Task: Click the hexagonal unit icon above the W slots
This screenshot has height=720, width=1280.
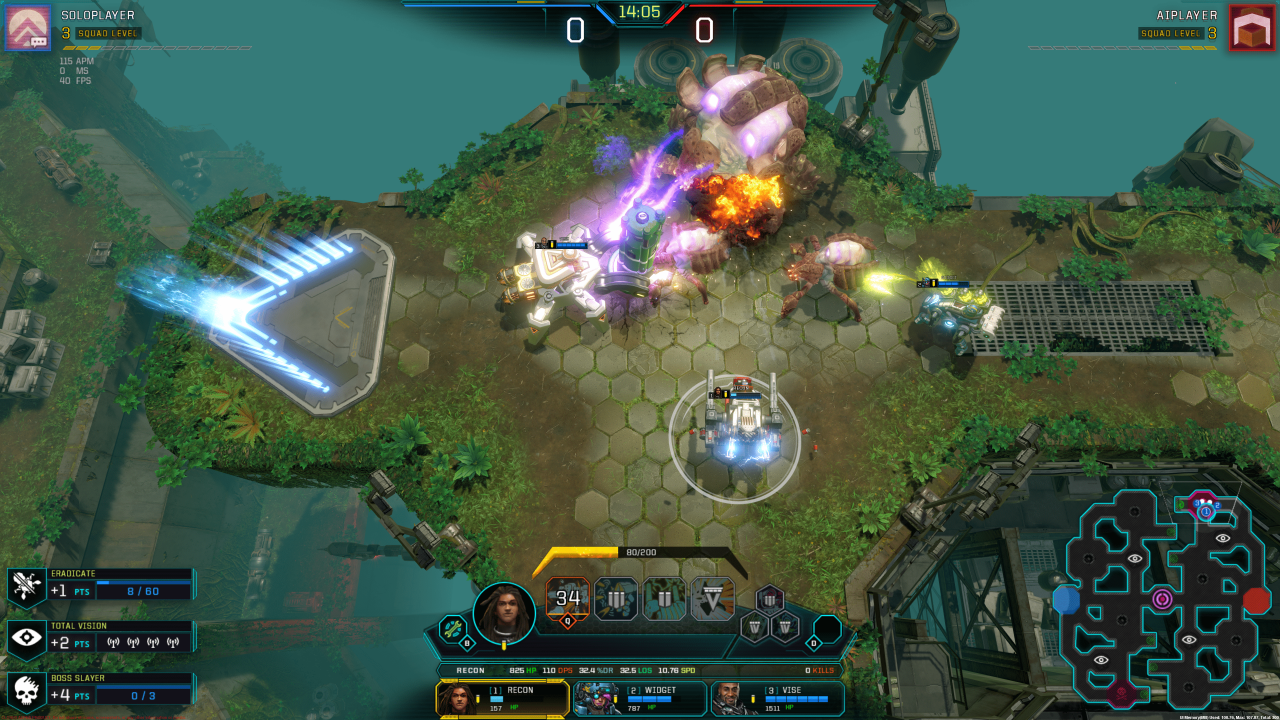Action: [x=768, y=599]
